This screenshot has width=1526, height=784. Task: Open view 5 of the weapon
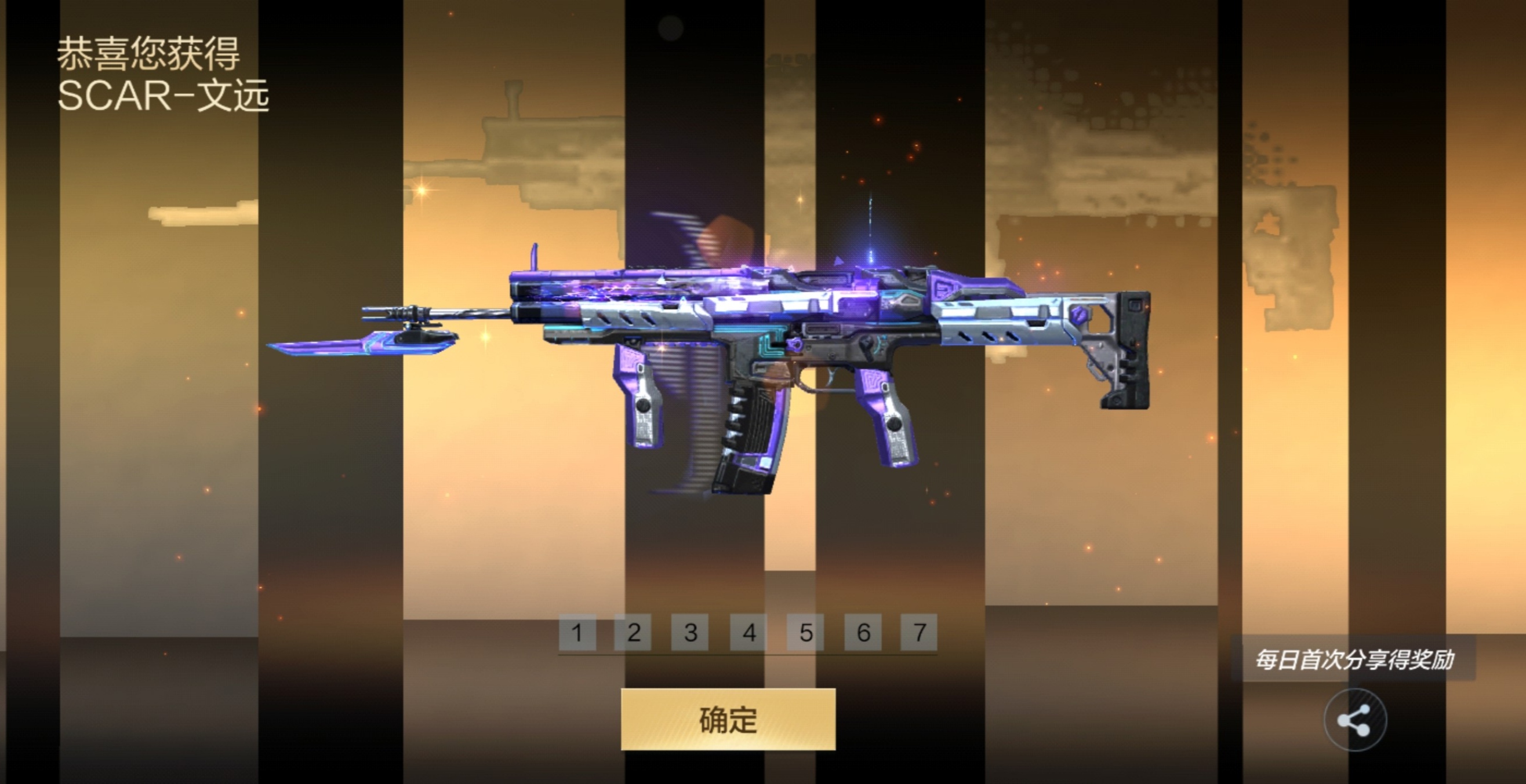805,633
